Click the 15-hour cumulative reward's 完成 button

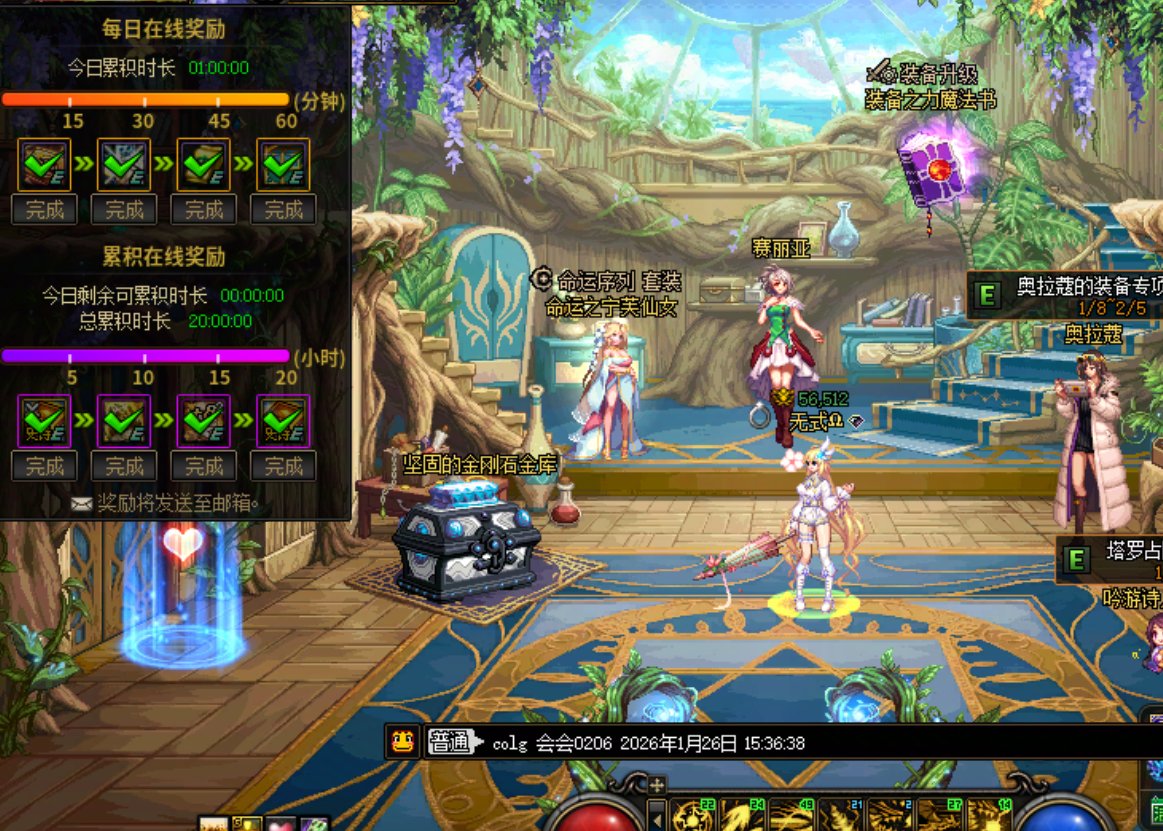[204, 465]
